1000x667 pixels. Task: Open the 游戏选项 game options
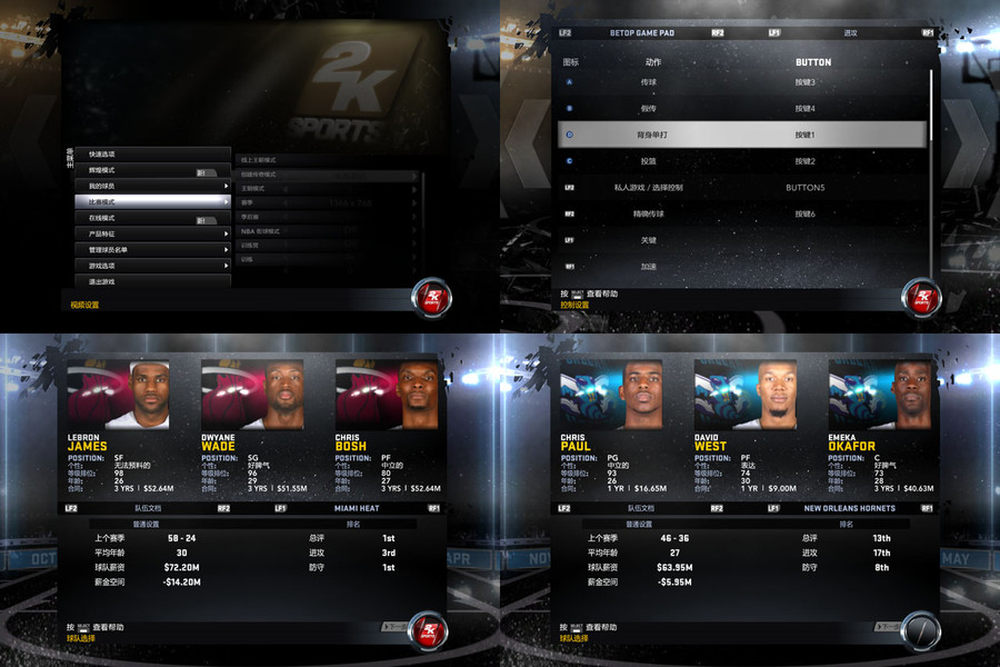pyautogui.click(x=152, y=266)
